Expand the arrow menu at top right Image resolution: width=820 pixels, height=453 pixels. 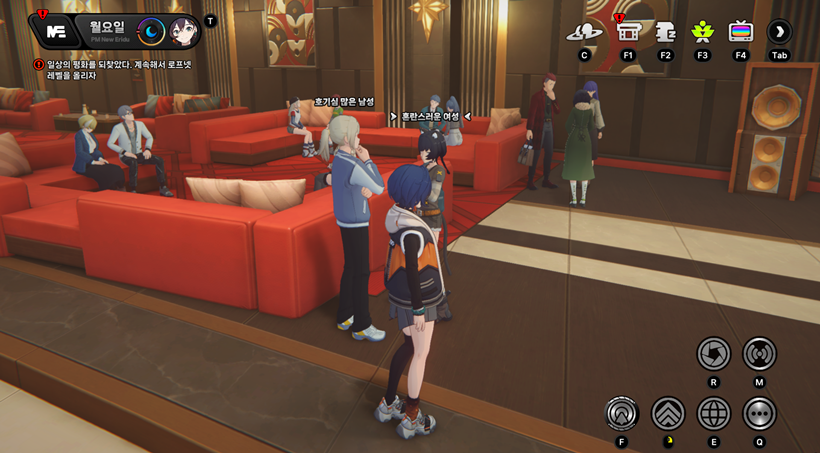[779, 32]
